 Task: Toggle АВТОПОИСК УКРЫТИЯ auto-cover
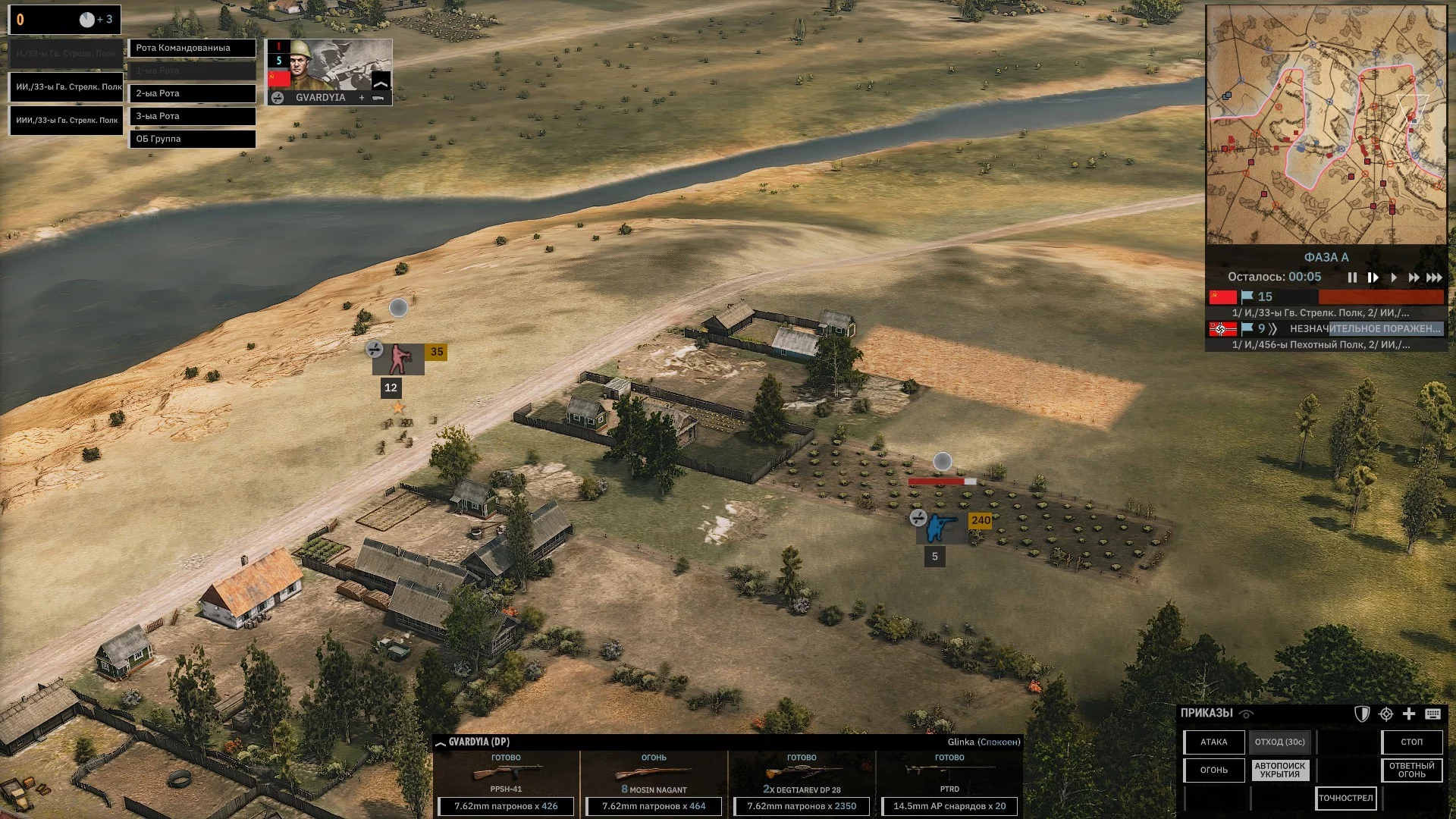pos(1279,770)
